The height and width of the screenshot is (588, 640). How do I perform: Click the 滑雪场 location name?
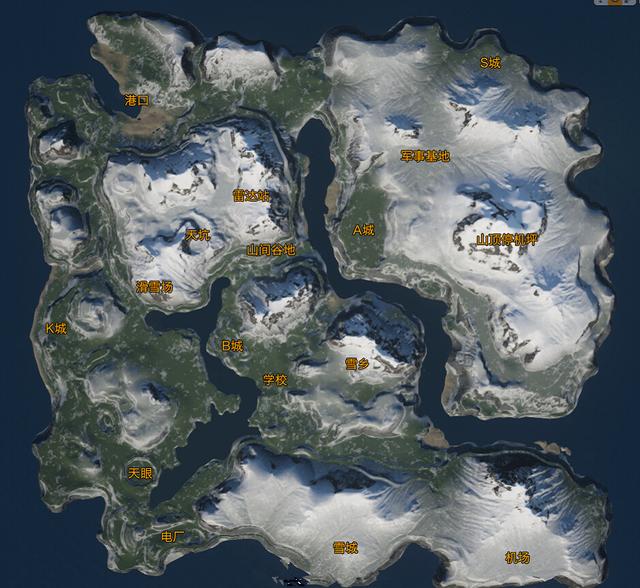pyautogui.click(x=154, y=287)
